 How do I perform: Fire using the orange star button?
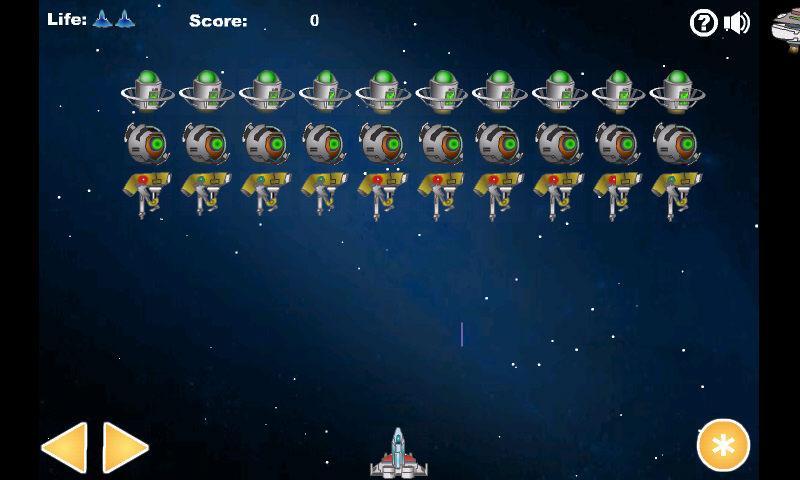tap(723, 445)
